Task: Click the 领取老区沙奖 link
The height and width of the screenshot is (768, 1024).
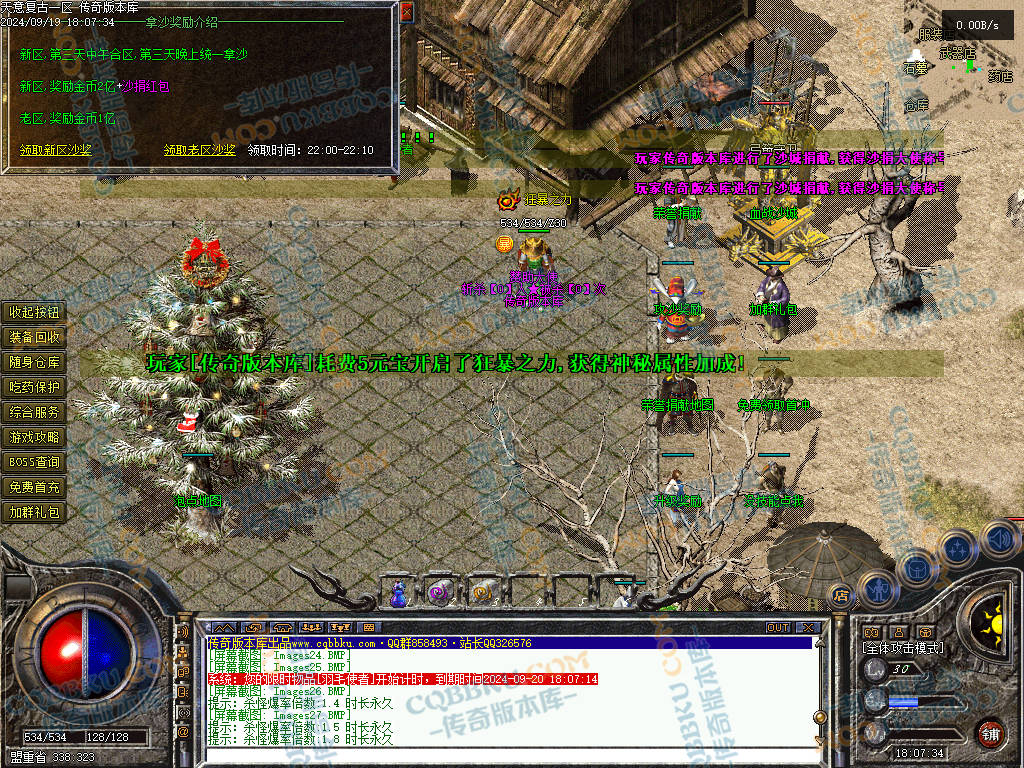Action: (200, 150)
